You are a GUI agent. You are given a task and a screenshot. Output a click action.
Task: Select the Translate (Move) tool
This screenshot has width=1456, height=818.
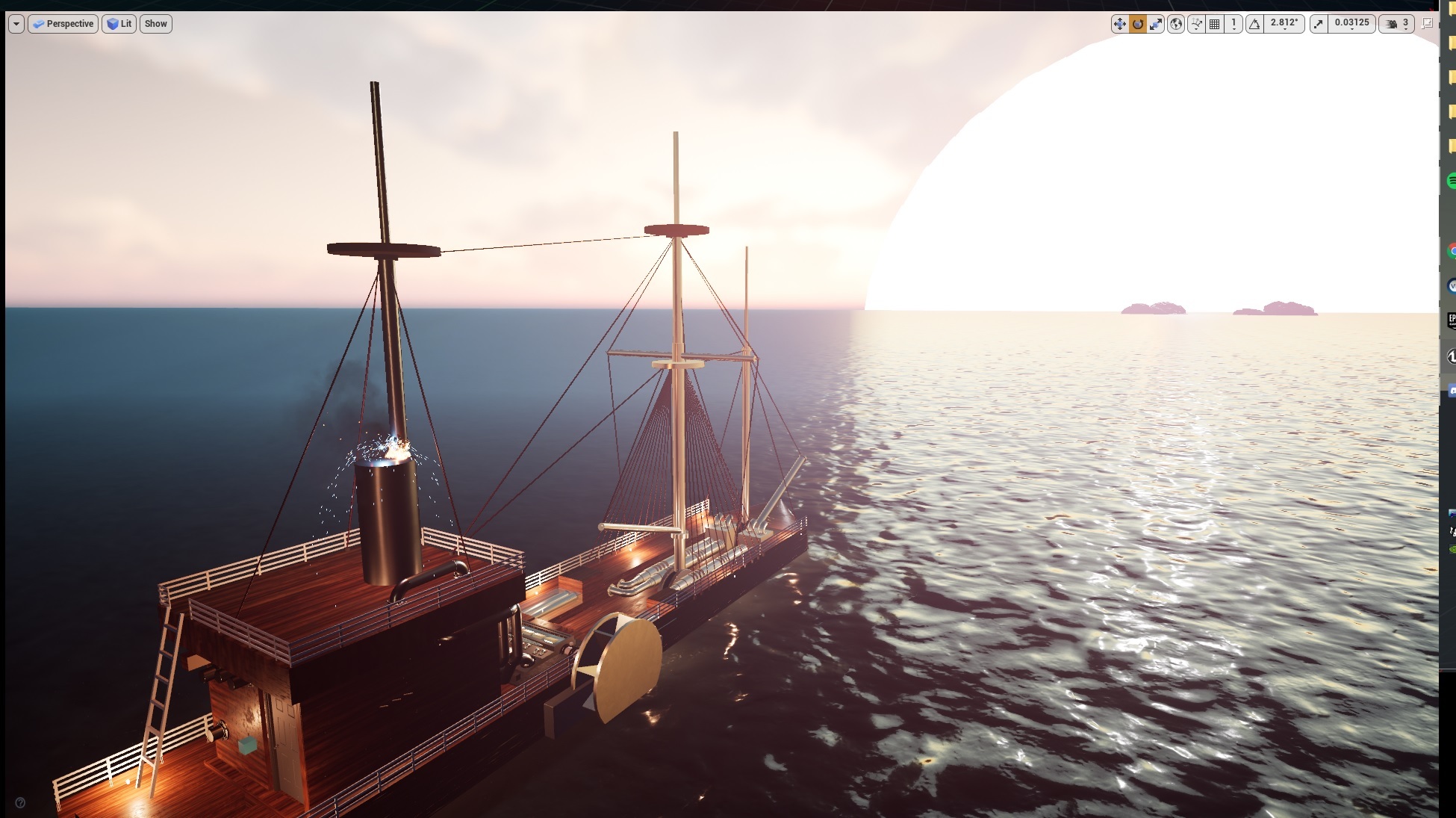(x=1120, y=24)
